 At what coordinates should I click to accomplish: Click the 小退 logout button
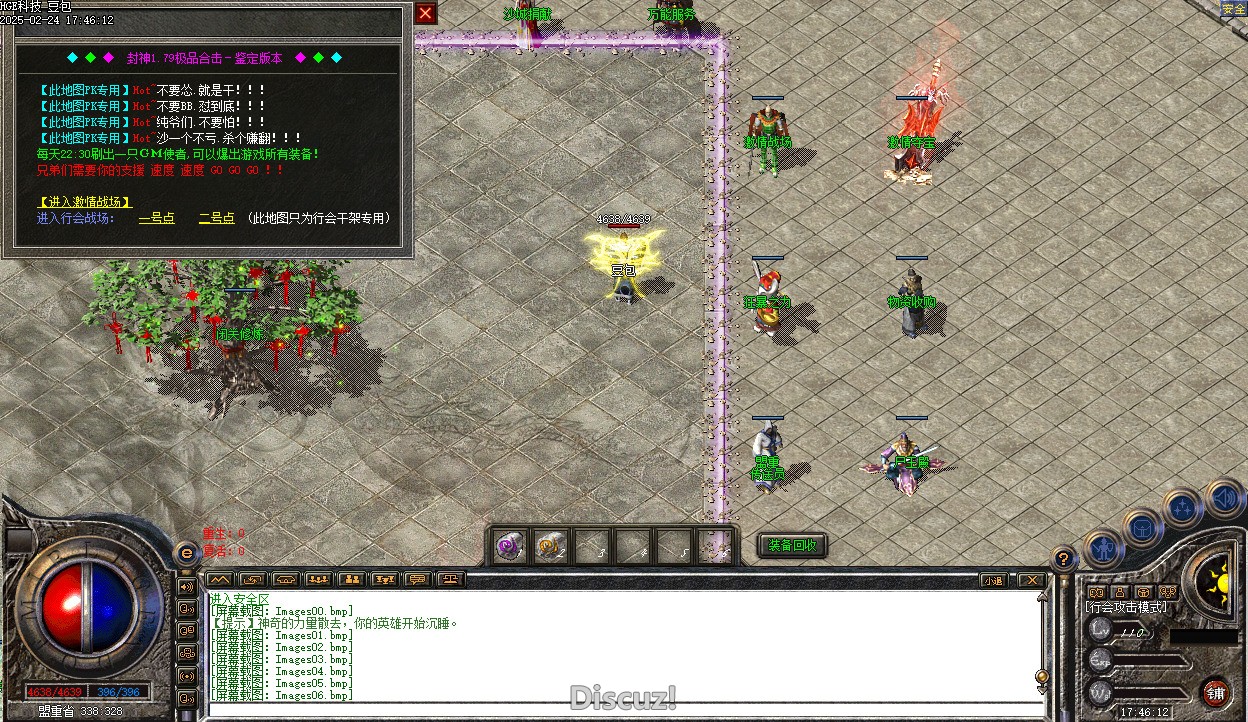pyautogui.click(x=992, y=580)
